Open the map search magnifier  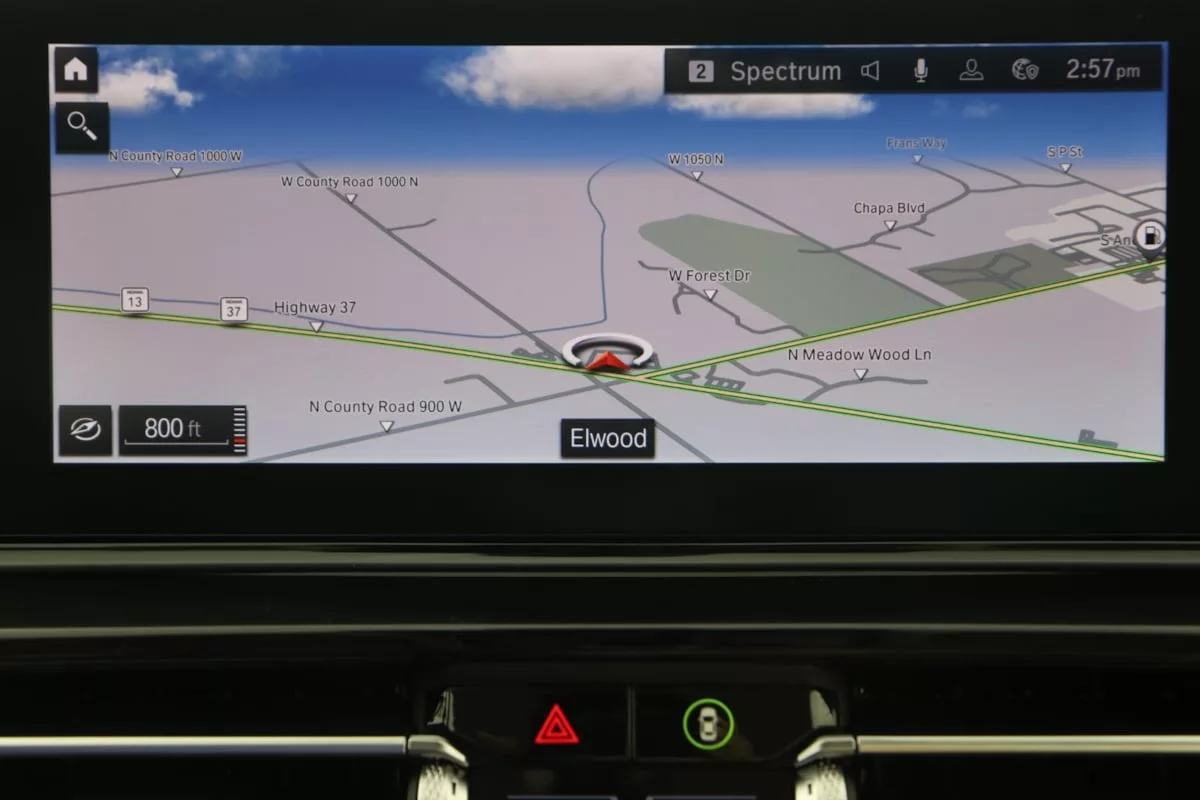[81, 127]
